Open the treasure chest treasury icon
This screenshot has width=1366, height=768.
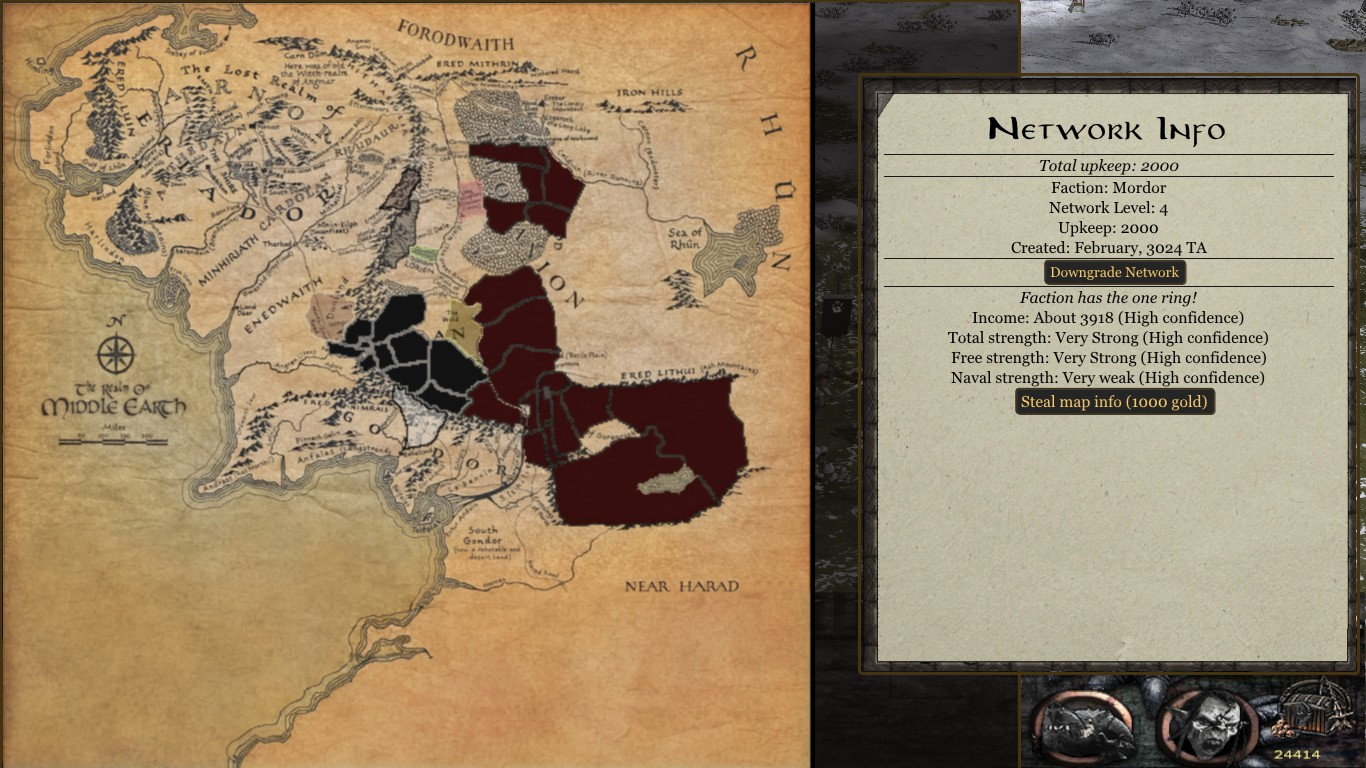(x=1309, y=712)
